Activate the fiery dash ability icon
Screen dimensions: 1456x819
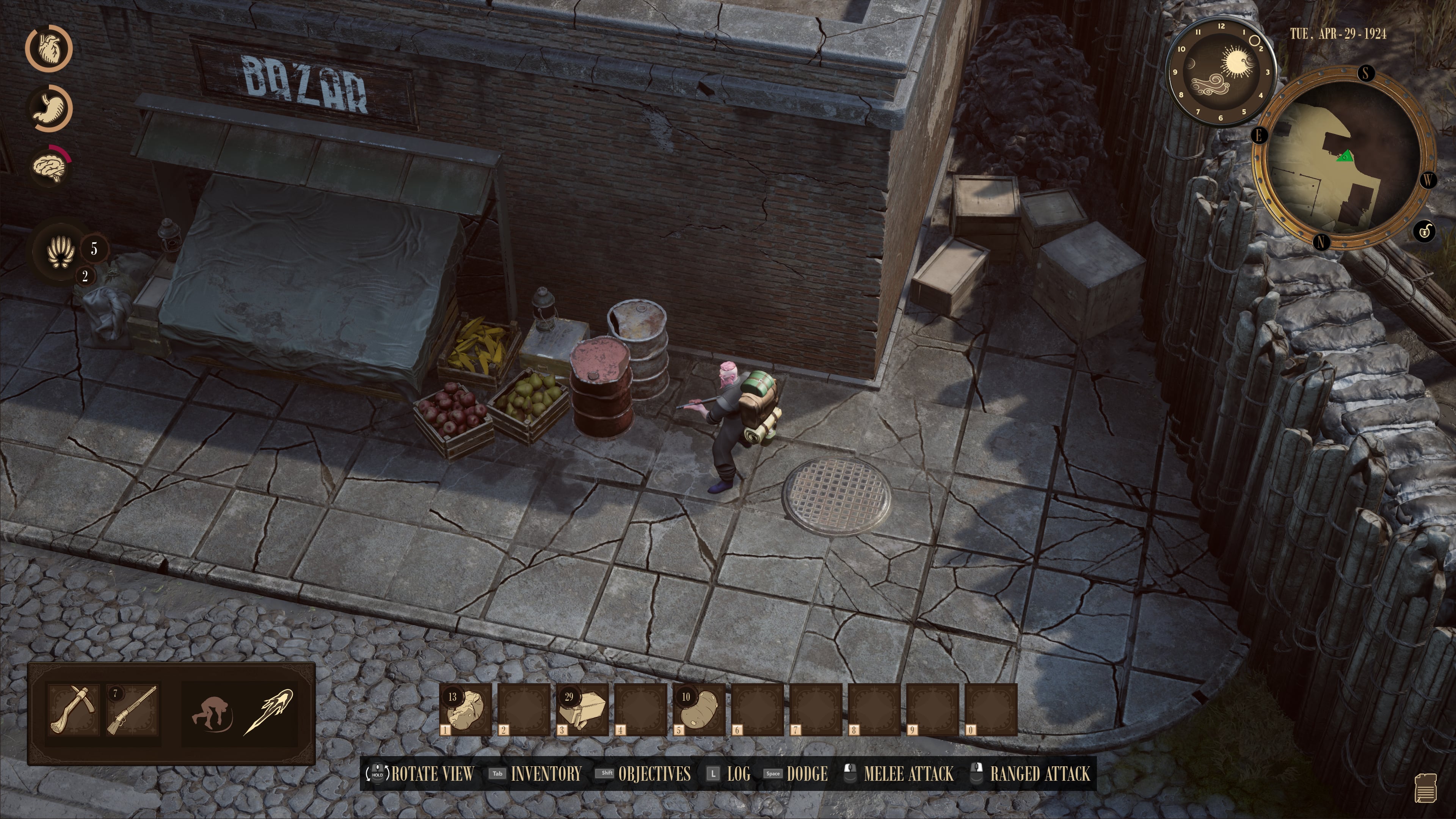pyautogui.click(x=268, y=711)
